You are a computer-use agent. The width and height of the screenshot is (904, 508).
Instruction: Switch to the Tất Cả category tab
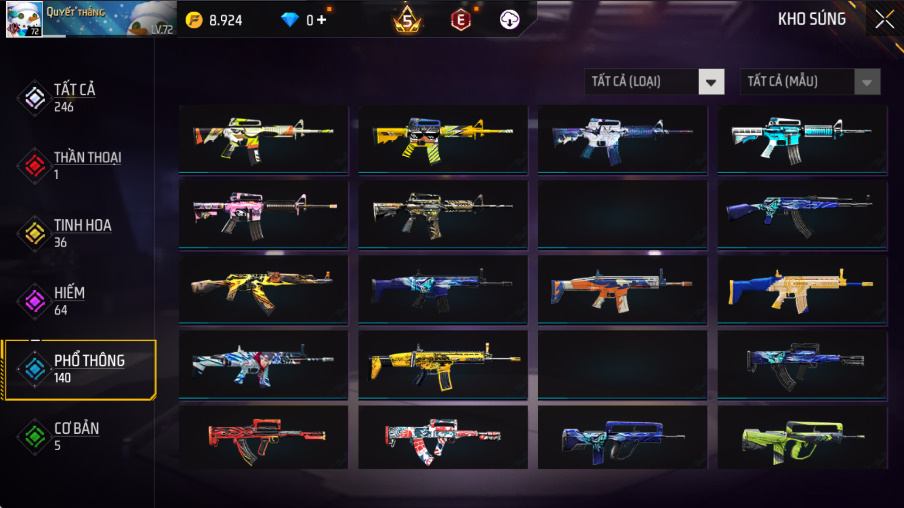point(74,97)
